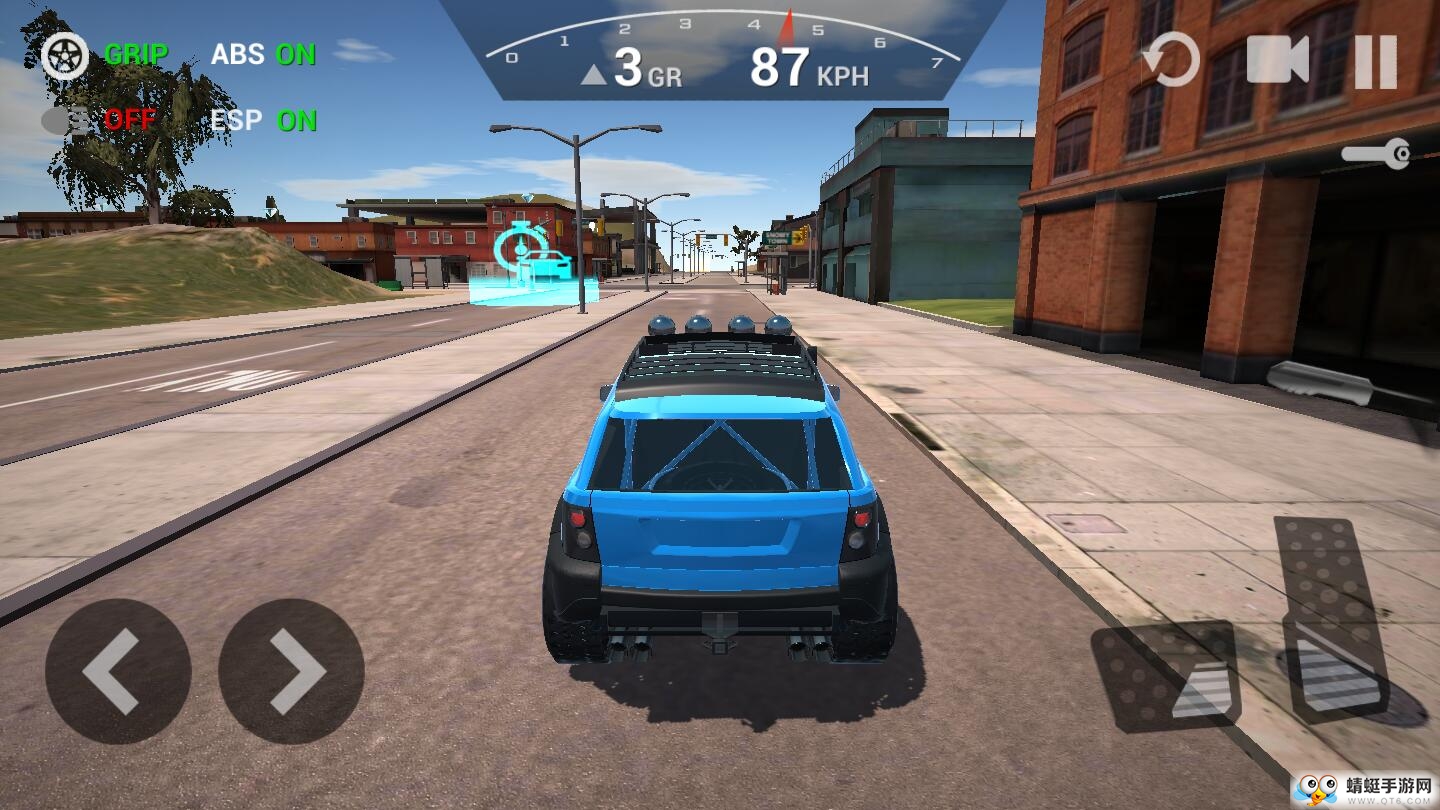The image size is (1440, 810).
Task: Toggle ESP off
Action: pos(263,121)
